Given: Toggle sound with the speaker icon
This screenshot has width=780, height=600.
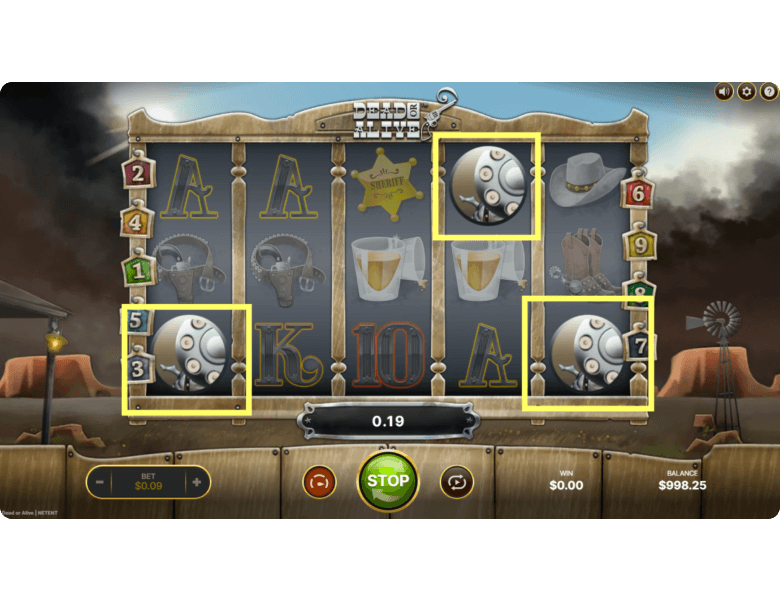Looking at the screenshot, I should pyautogui.click(x=724, y=92).
